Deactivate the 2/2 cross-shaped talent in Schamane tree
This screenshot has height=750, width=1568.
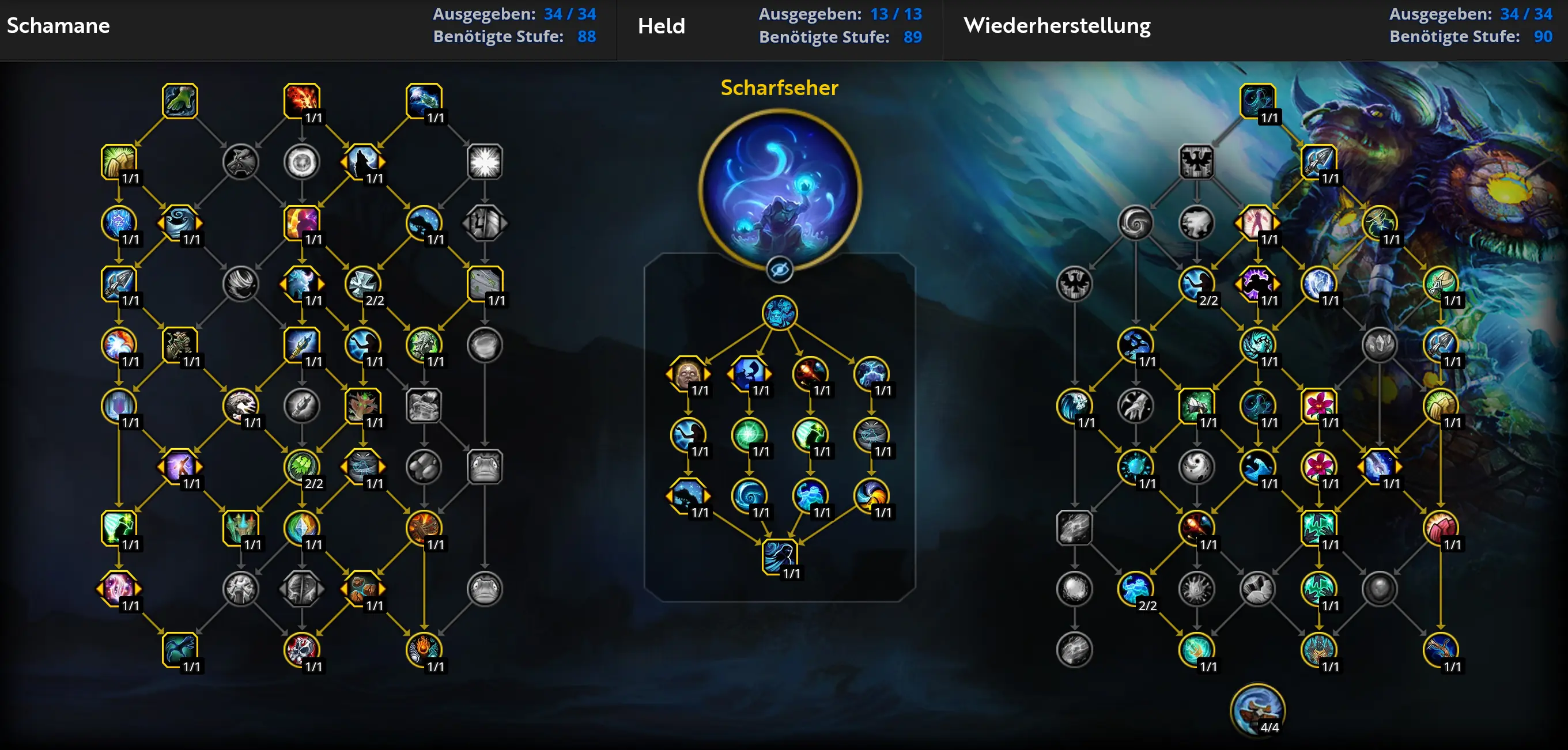(x=364, y=284)
